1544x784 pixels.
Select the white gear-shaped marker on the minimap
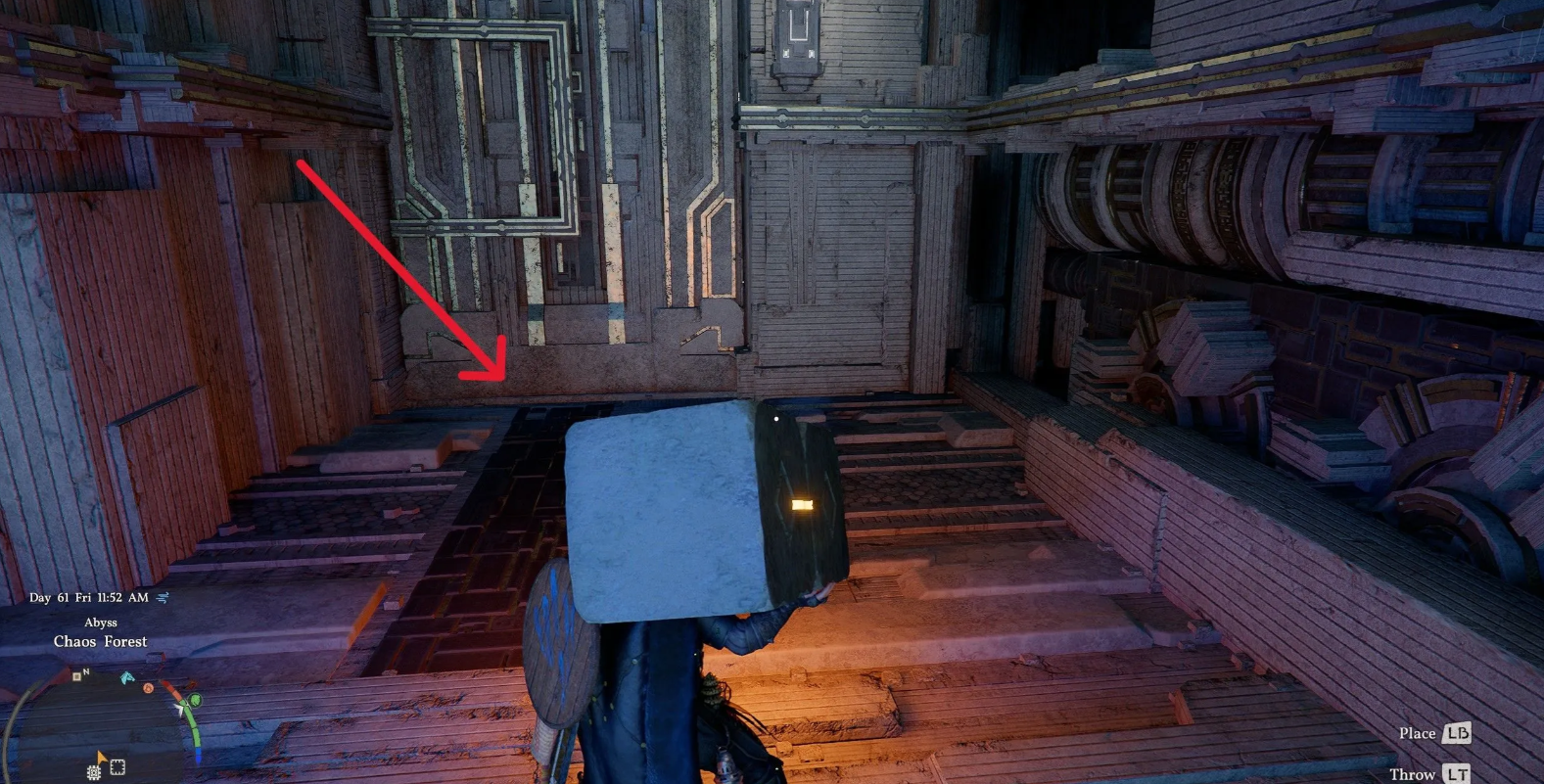point(94,772)
